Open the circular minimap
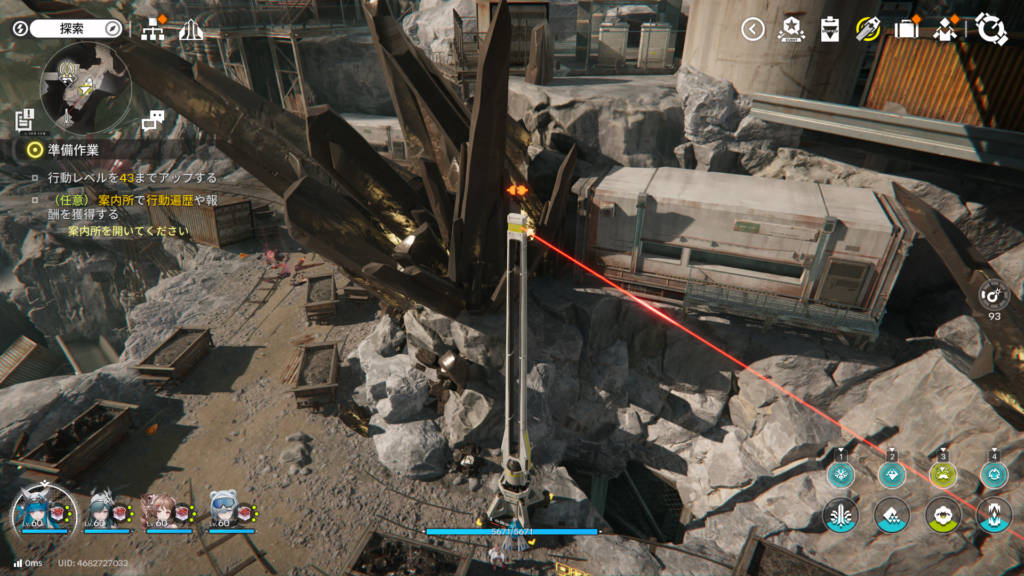The height and width of the screenshot is (576, 1024). [85, 88]
